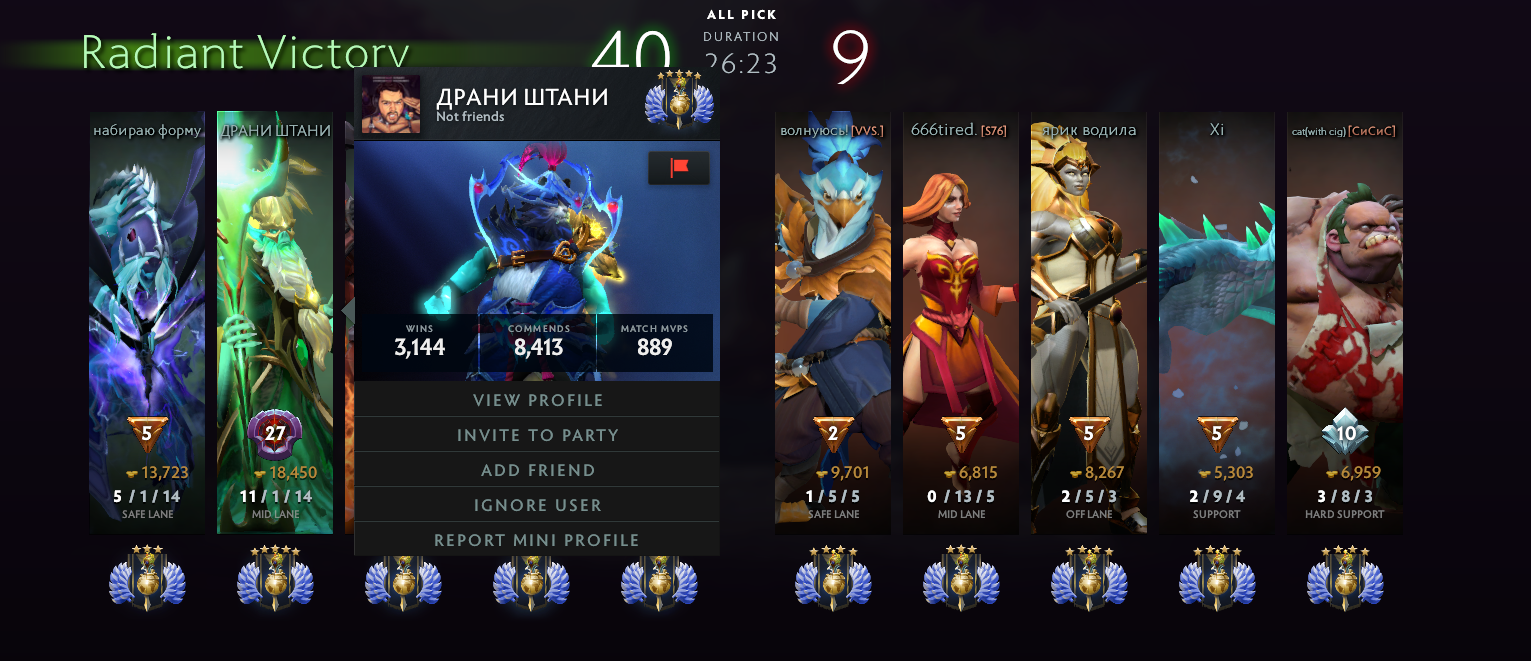
Task: Select набираю форму's safe lane hero card
Action: point(147,300)
